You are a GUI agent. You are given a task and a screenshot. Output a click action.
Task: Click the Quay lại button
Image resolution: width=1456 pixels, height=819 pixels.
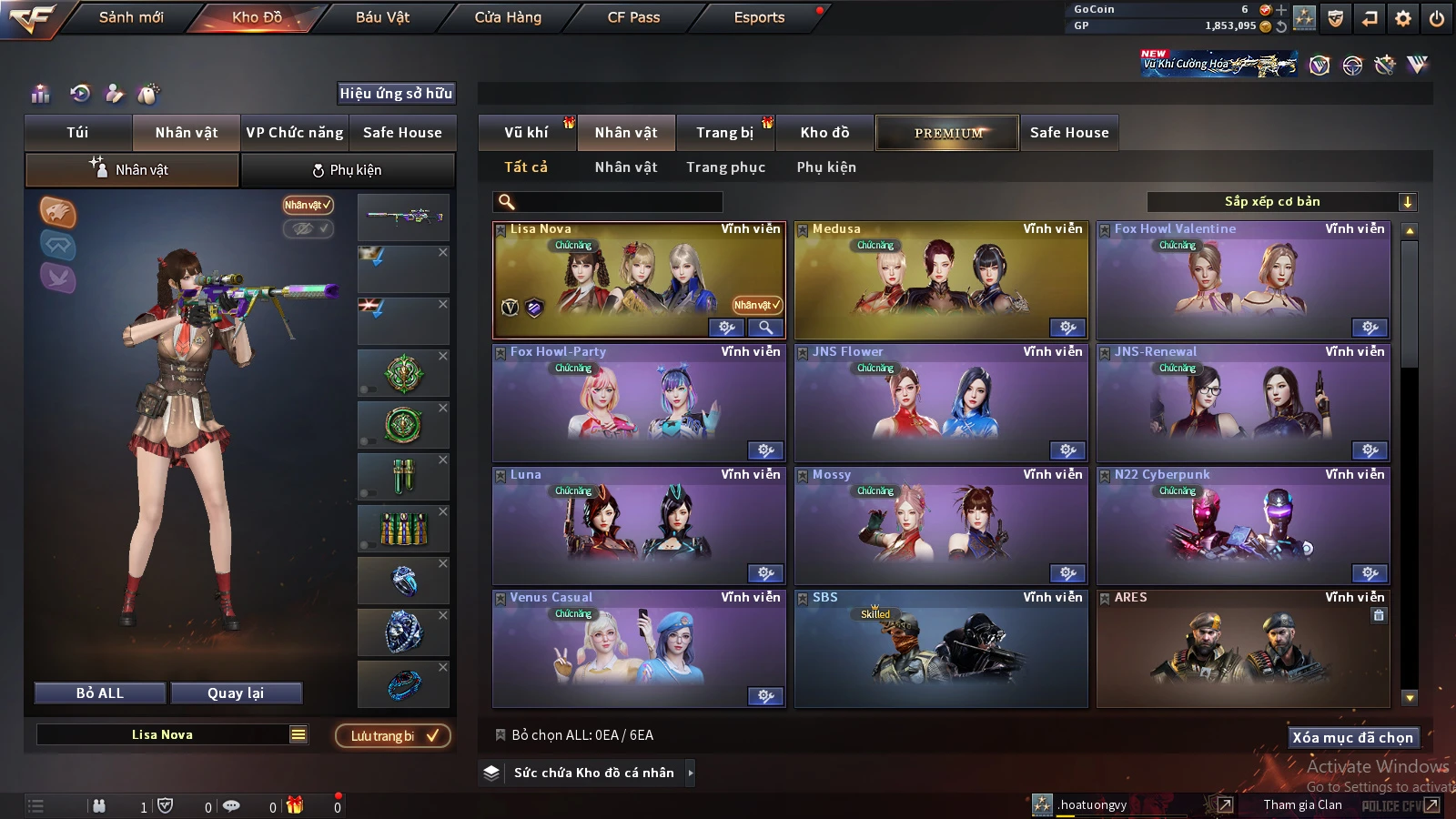[236, 693]
